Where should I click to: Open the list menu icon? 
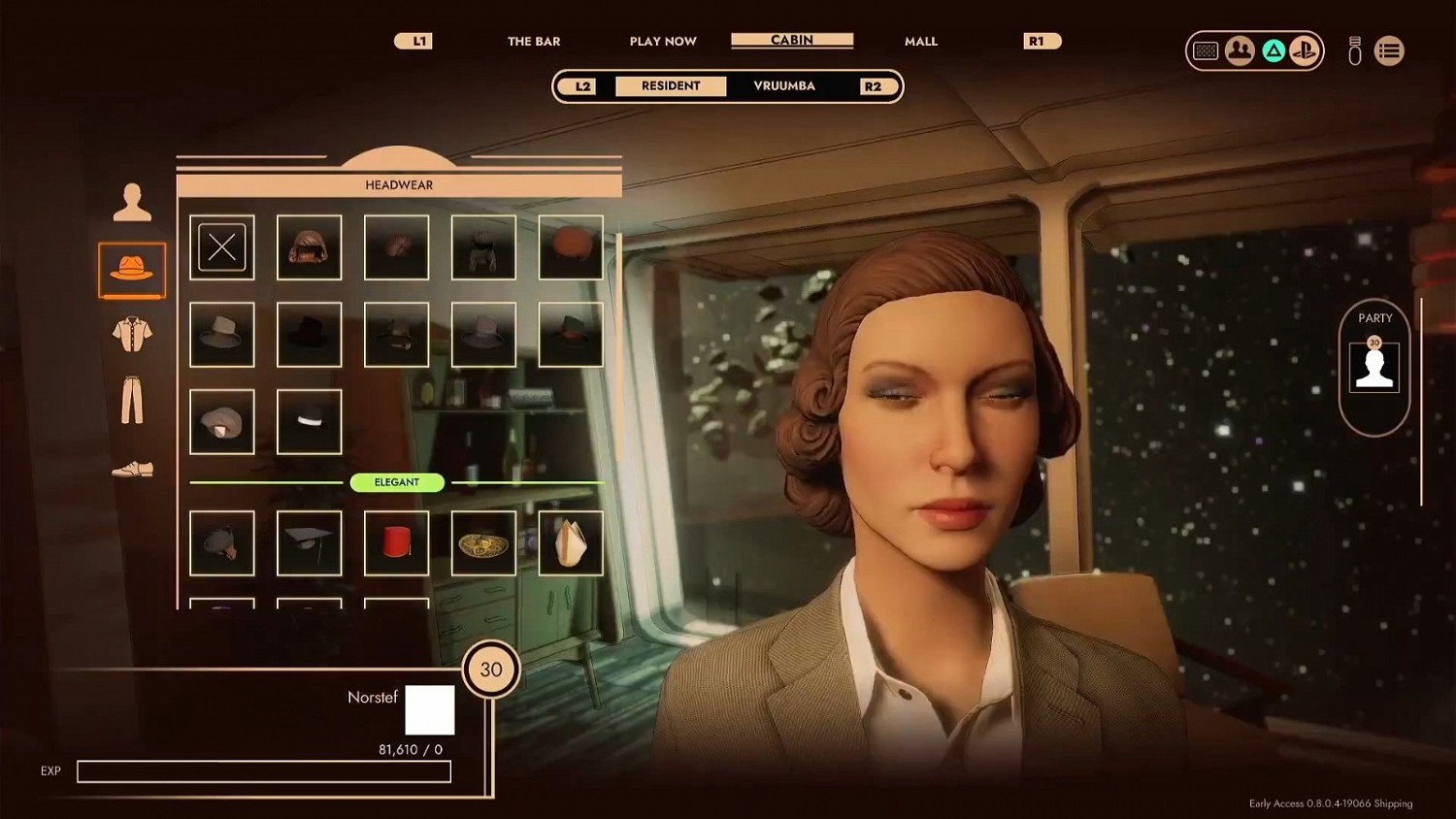[1389, 50]
